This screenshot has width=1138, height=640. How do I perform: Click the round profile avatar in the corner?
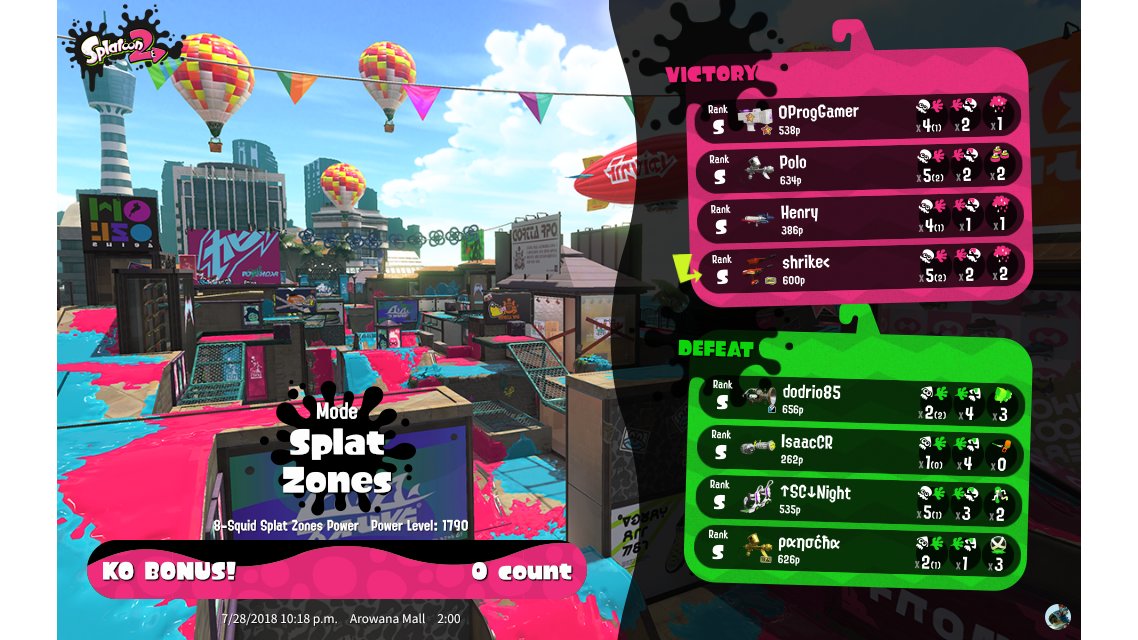point(1057,616)
